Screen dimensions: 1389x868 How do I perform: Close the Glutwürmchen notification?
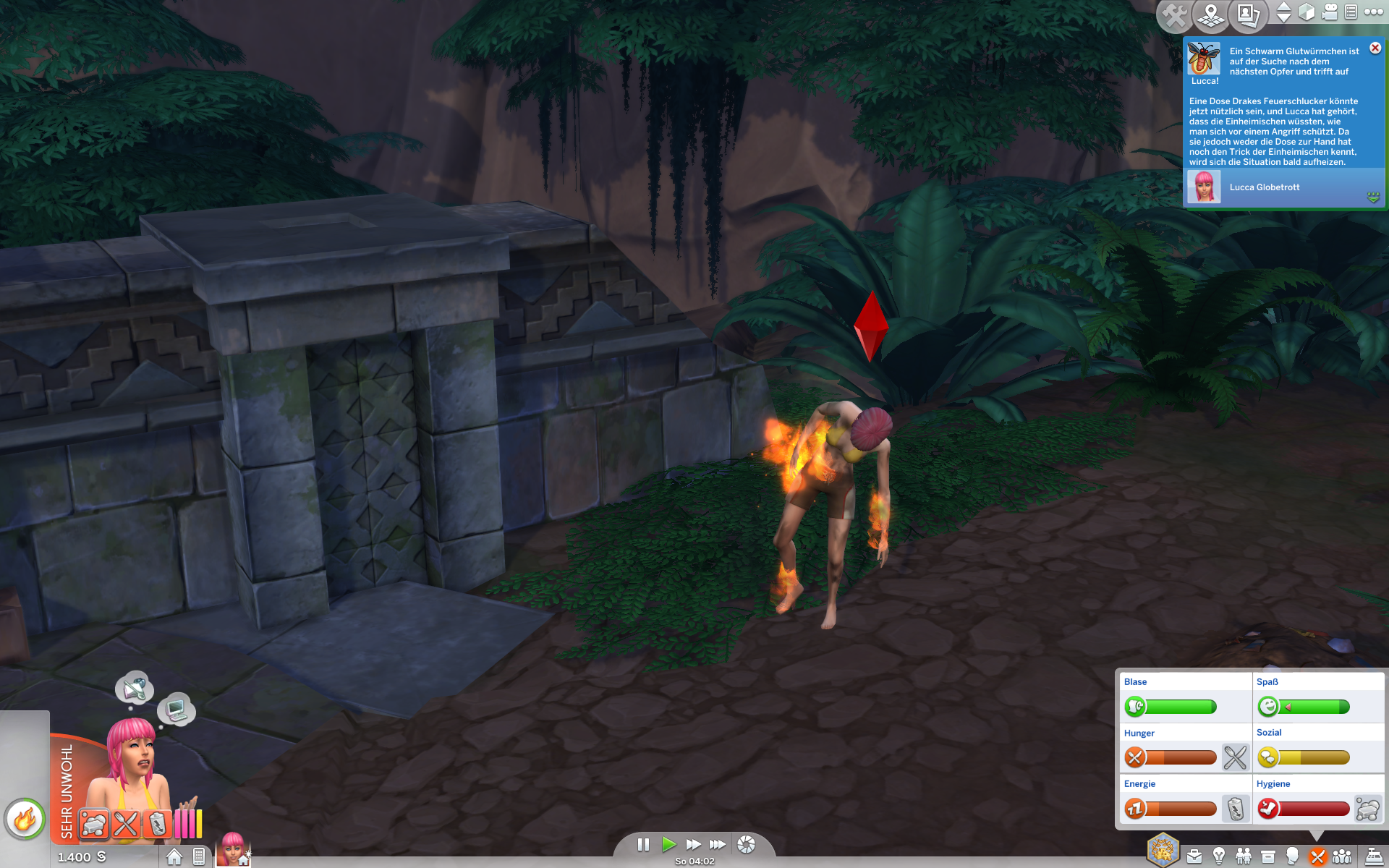point(1375,48)
